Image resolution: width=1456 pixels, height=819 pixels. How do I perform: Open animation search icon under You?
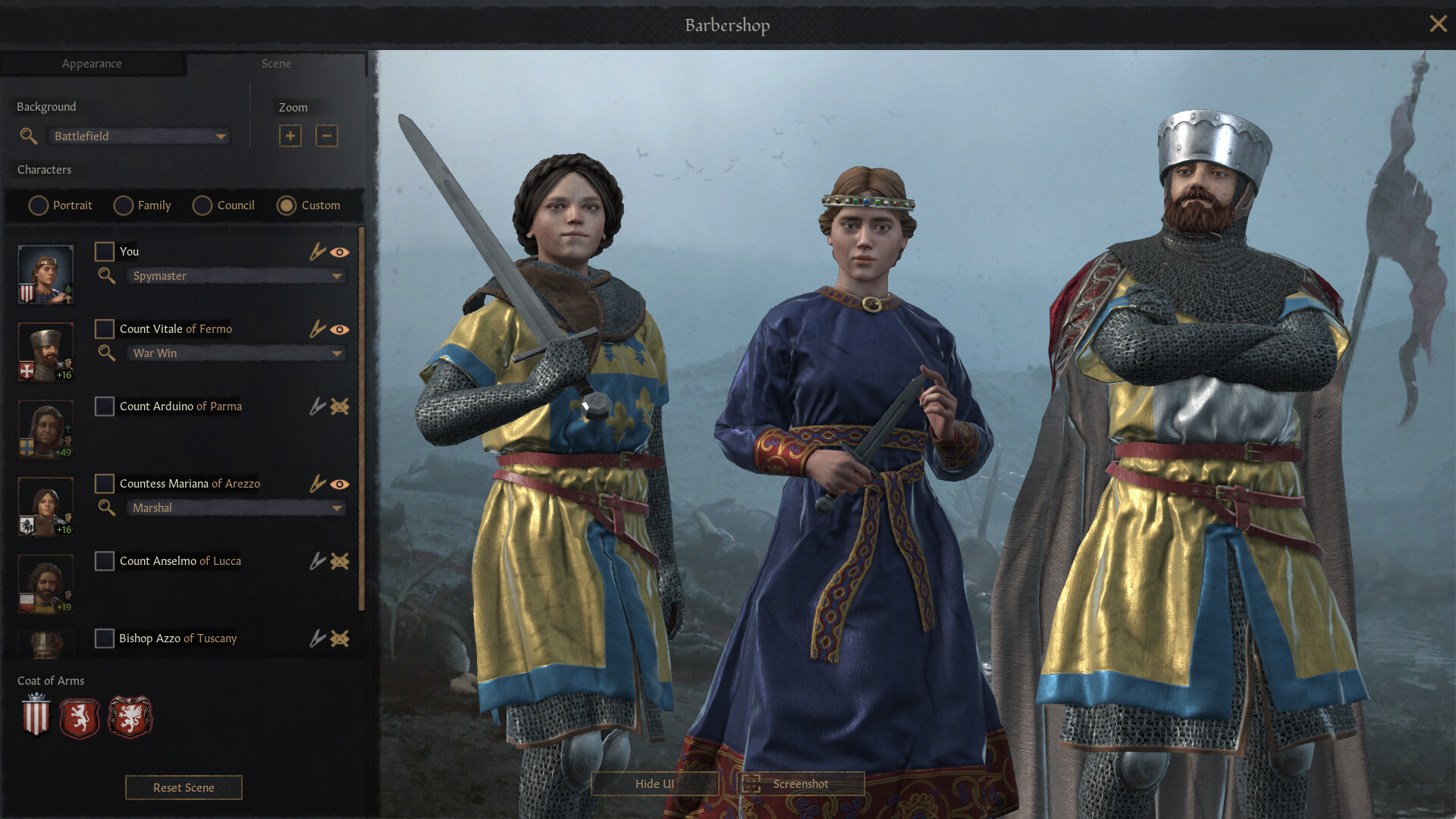tap(106, 276)
